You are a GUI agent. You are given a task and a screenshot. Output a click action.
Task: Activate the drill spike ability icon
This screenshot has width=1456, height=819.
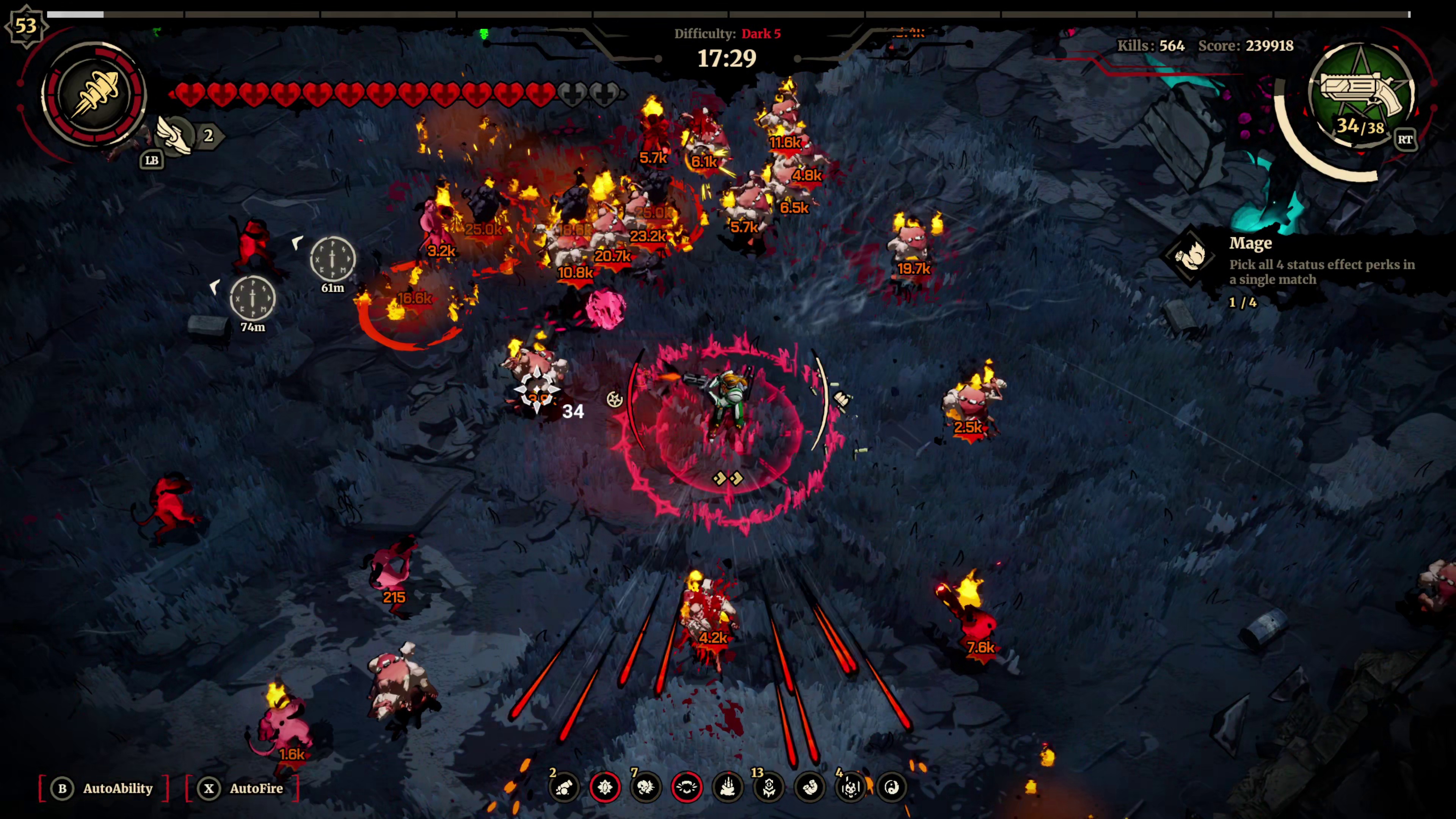tap(94, 94)
